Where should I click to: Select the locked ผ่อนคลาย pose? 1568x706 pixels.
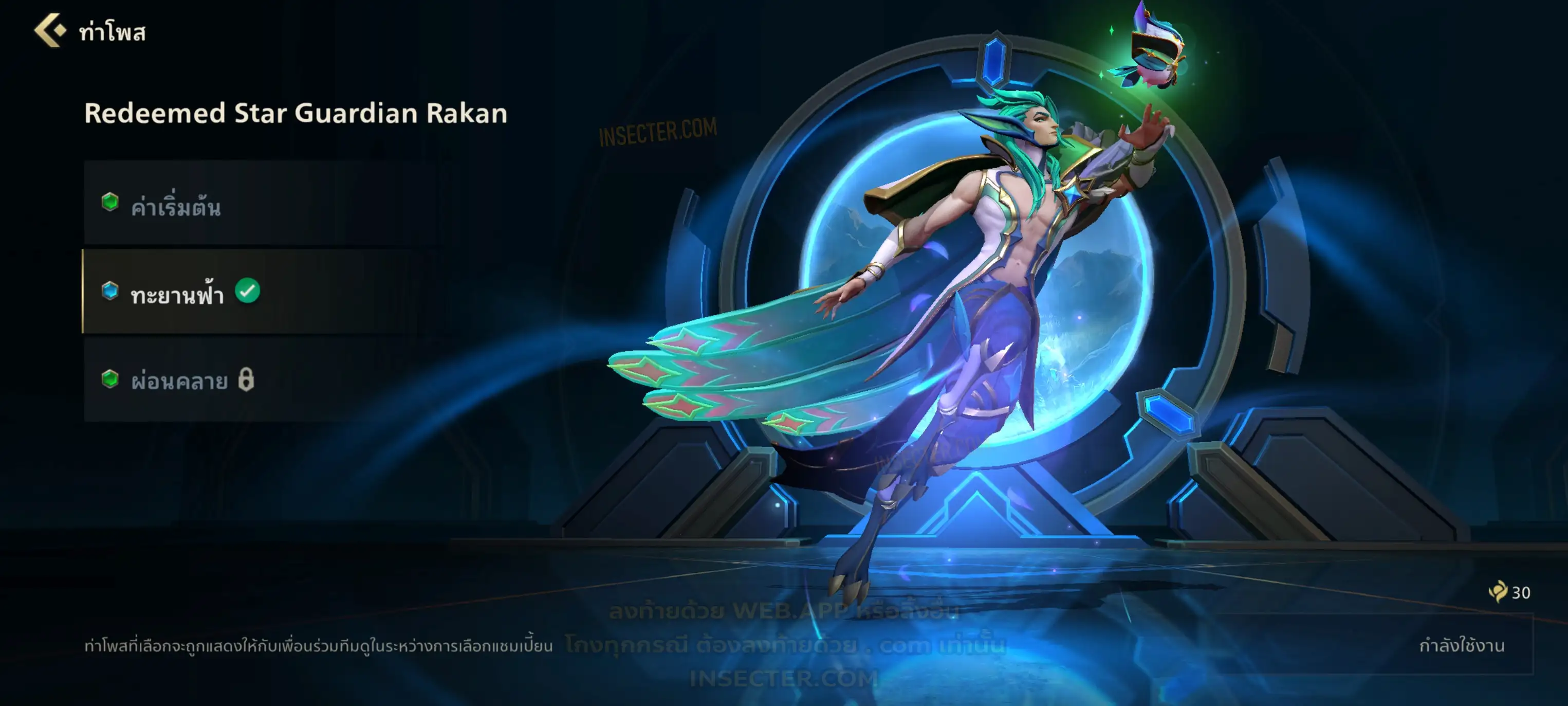pyautogui.click(x=180, y=380)
